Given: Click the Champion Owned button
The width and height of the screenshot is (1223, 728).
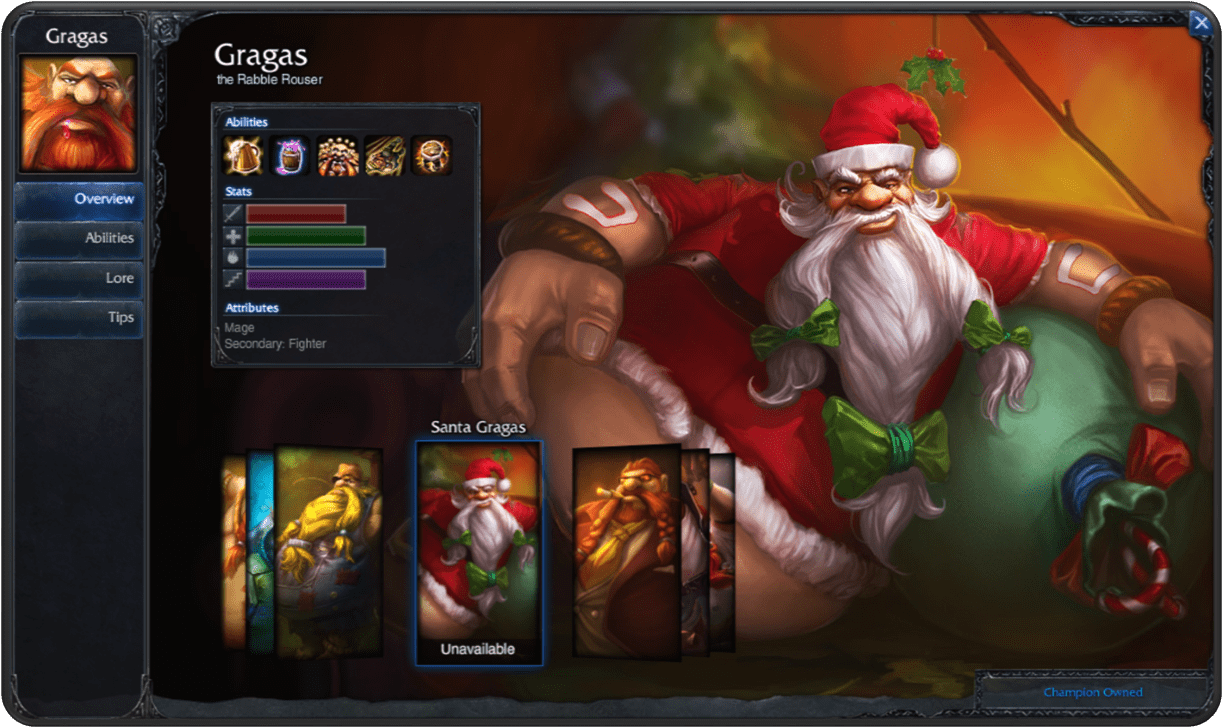Looking at the screenshot, I should point(1092,692).
